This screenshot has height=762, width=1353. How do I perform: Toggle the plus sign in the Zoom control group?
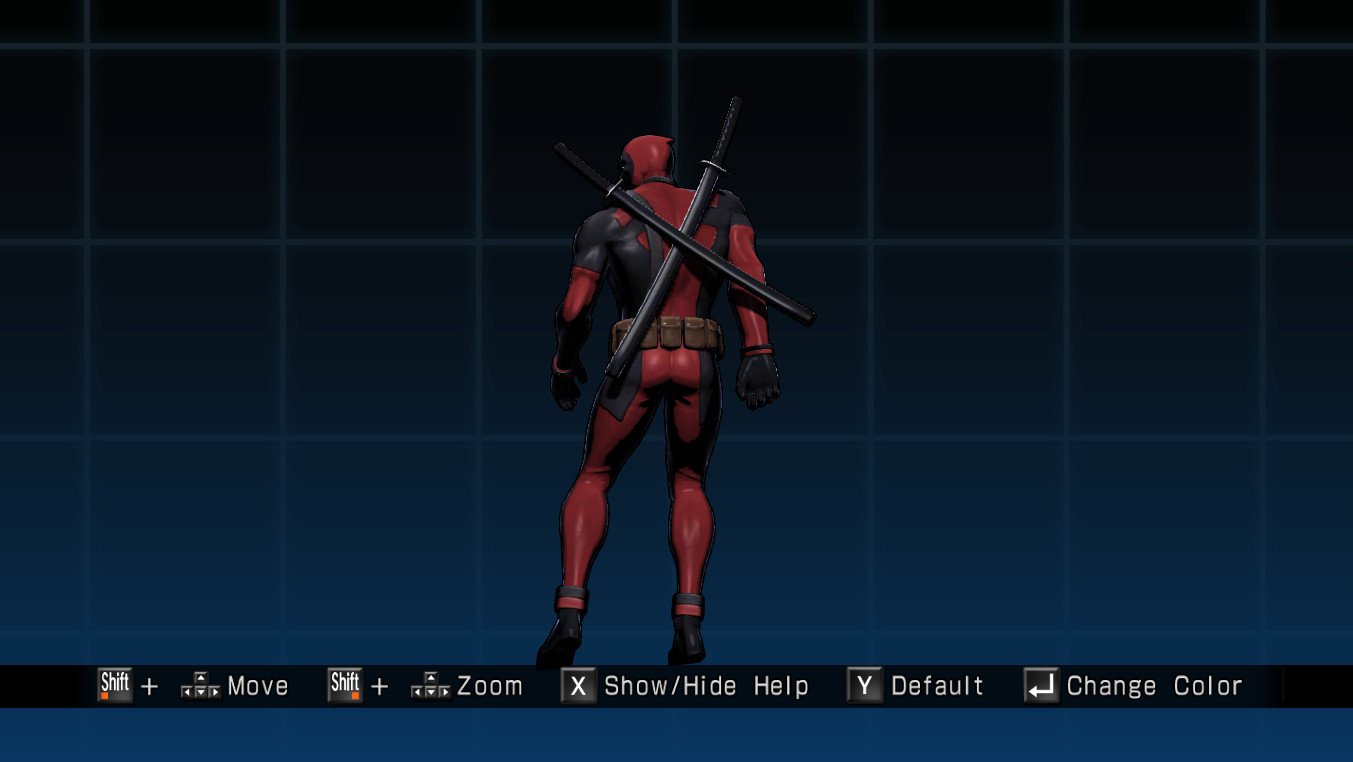[x=381, y=687]
